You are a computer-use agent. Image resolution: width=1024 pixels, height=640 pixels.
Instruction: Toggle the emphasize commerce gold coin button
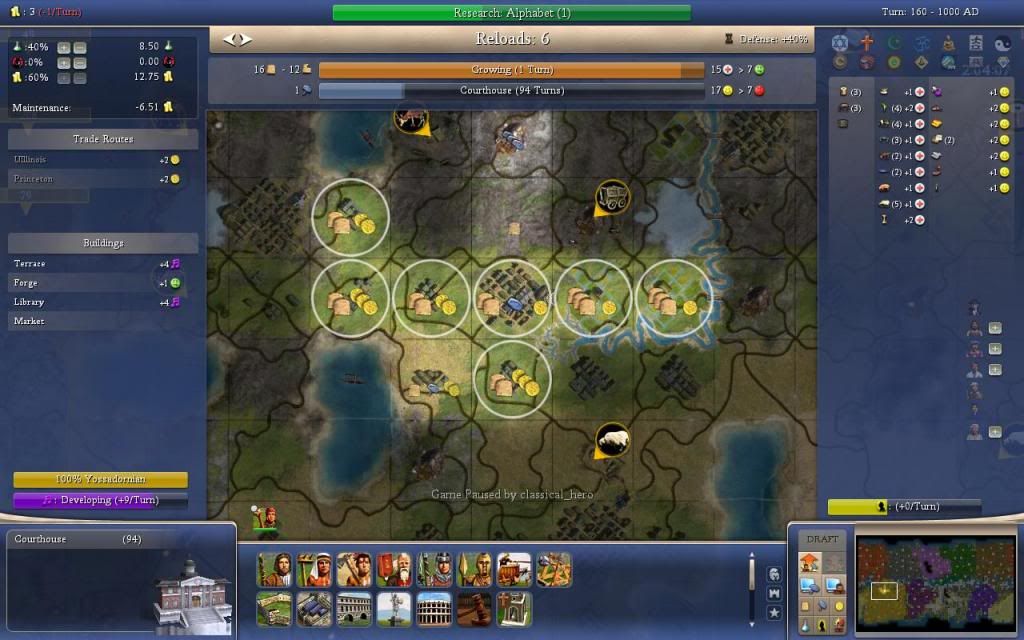point(840,606)
